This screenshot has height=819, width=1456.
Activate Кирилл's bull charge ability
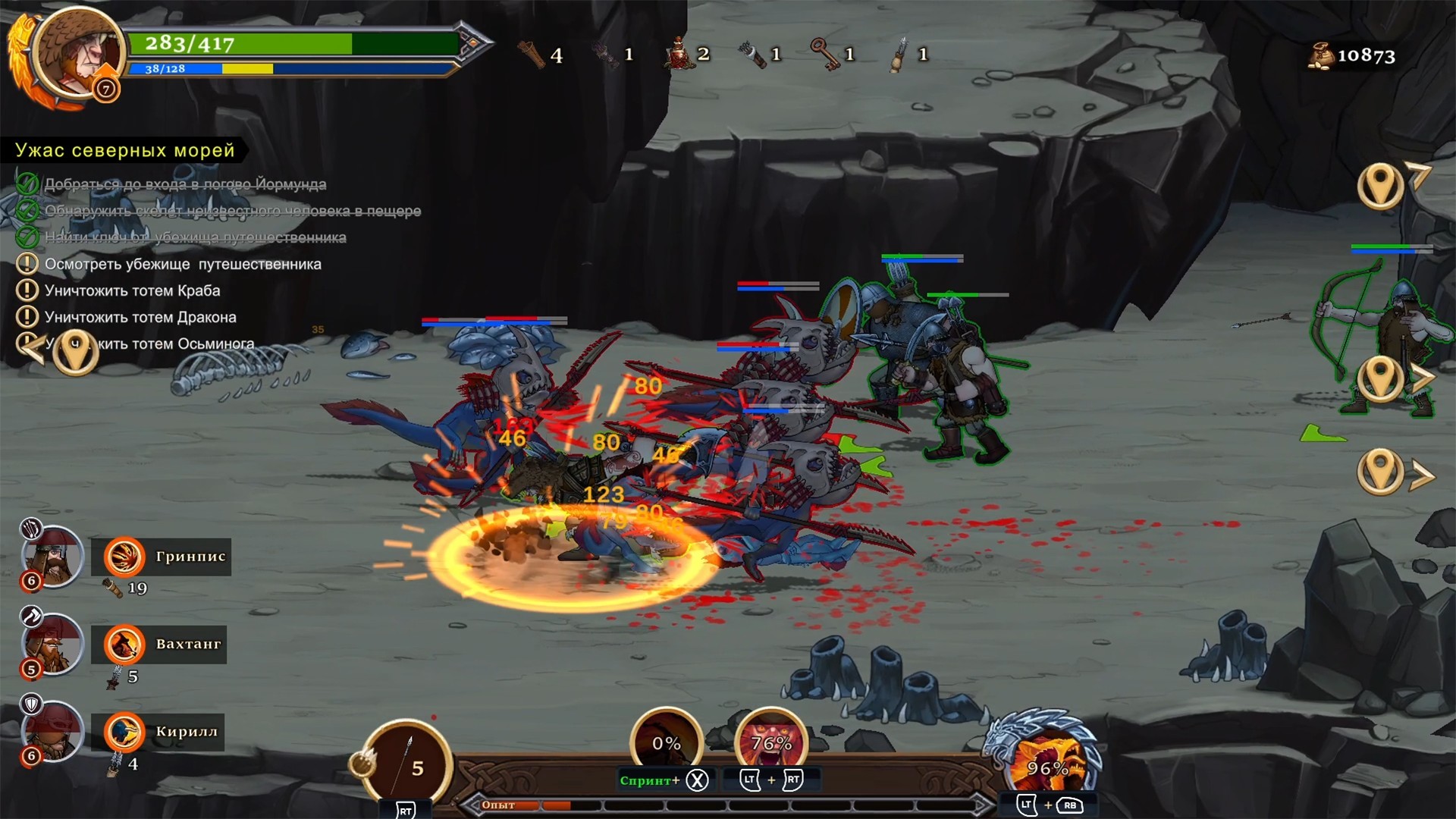point(124,733)
